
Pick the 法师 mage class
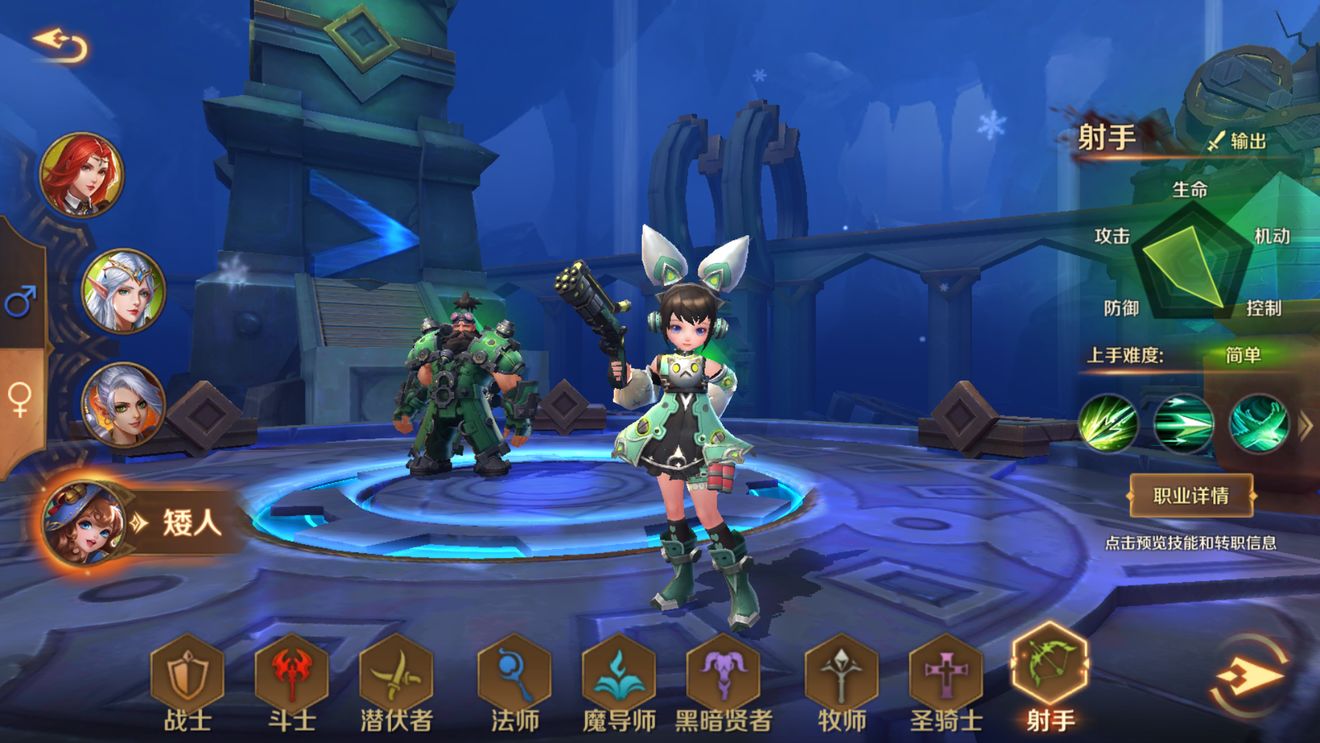(x=515, y=672)
